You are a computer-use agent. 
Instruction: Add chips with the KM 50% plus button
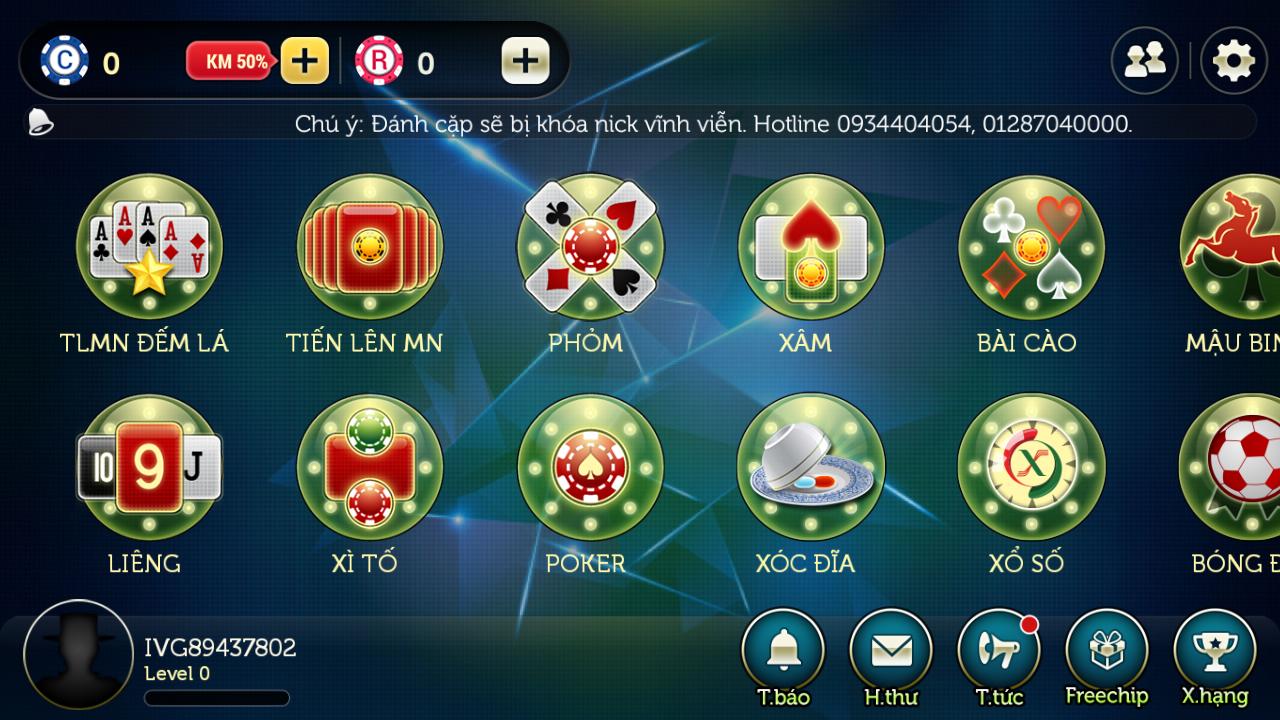304,61
